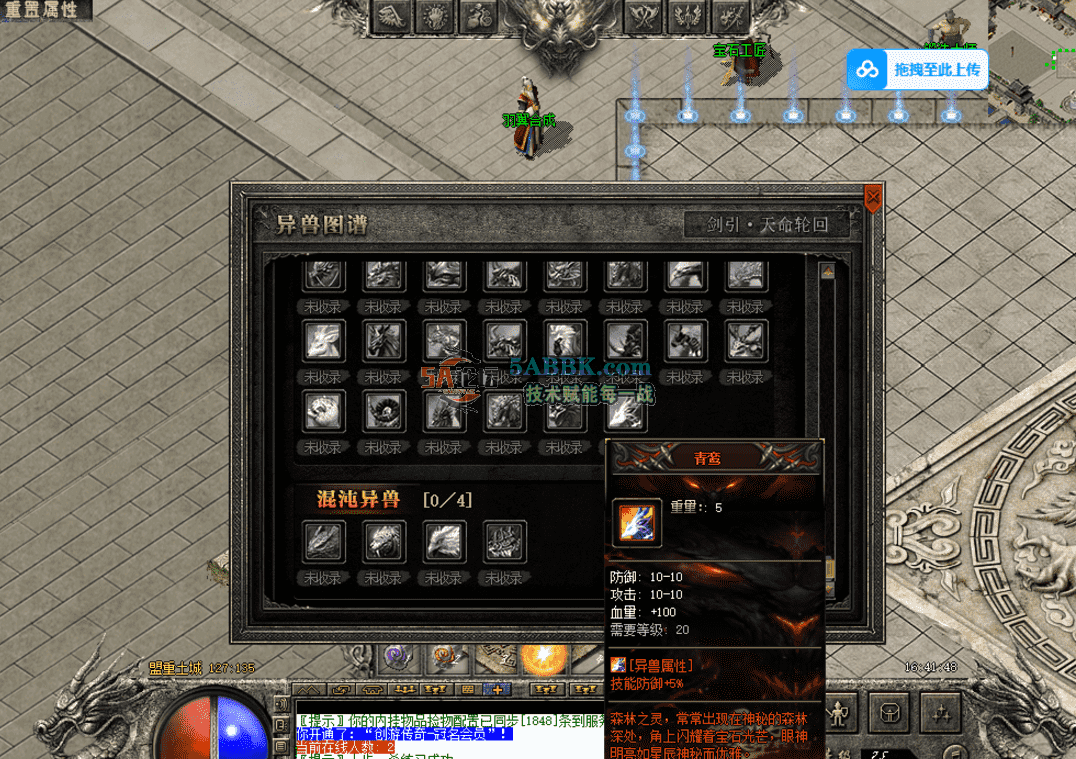Select the 青鸾 beast icon in the tooltip
This screenshot has height=759, width=1076.
click(x=636, y=524)
